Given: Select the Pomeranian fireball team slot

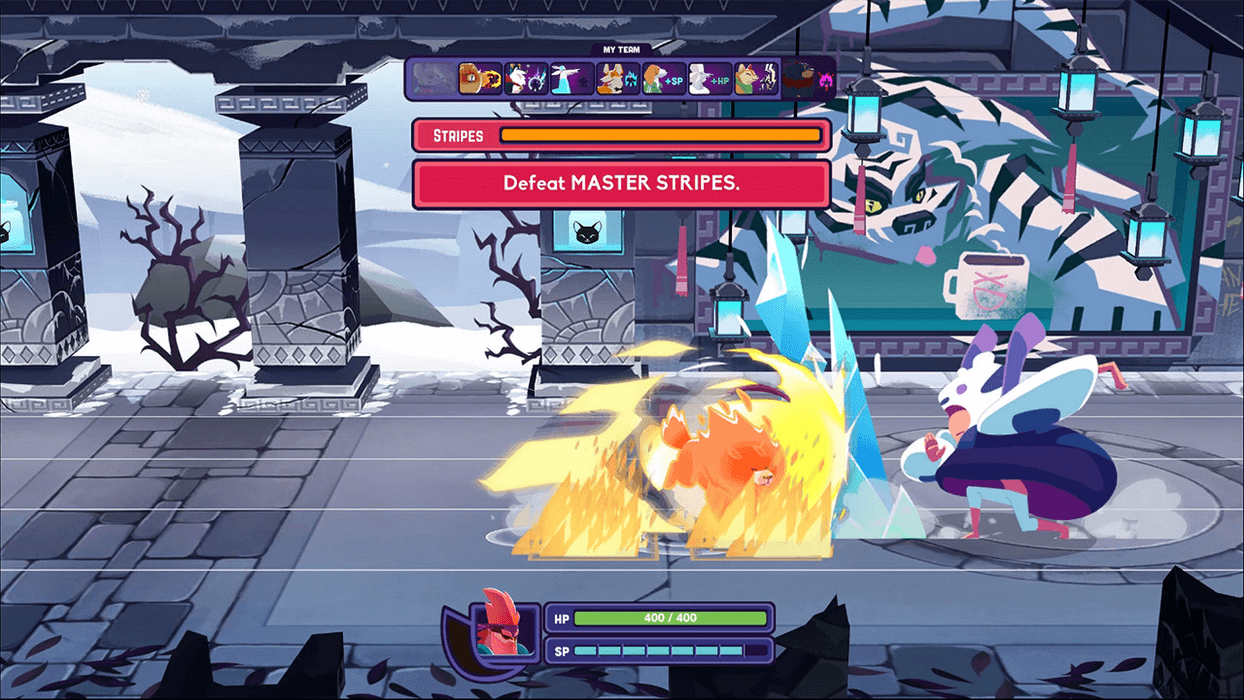Looking at the screenshot, I should pyautogui.click(x=478, y=78).
